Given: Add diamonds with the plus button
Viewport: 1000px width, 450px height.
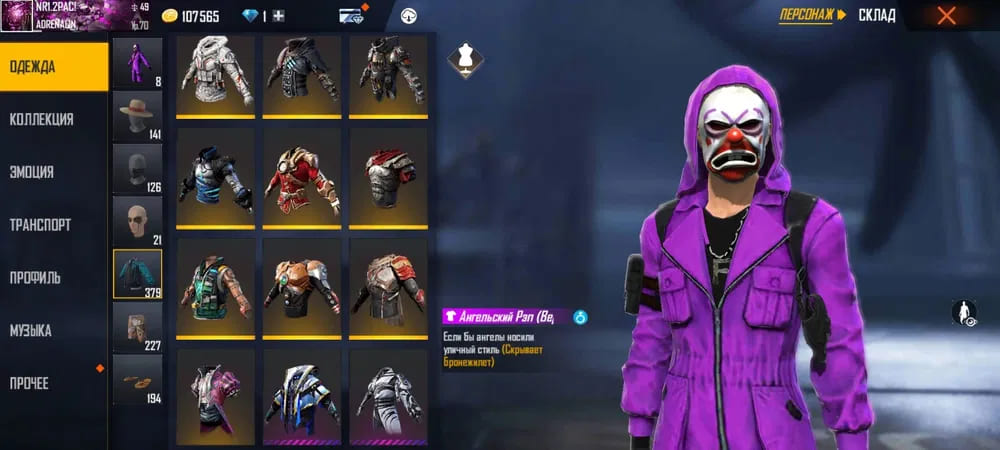Looking at the screenshot, I should click(x=279, y=16).
